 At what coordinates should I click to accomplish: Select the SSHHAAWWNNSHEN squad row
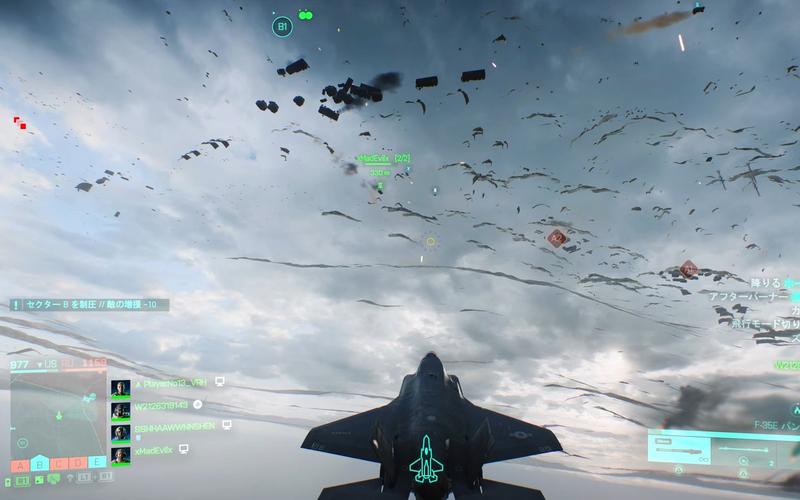point(170,426)
